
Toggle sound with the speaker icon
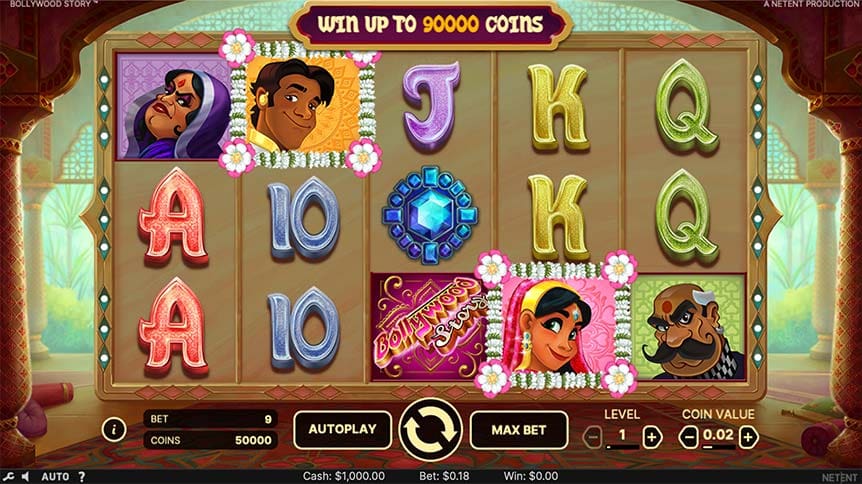pyautogui.click(x=25, y=477)
